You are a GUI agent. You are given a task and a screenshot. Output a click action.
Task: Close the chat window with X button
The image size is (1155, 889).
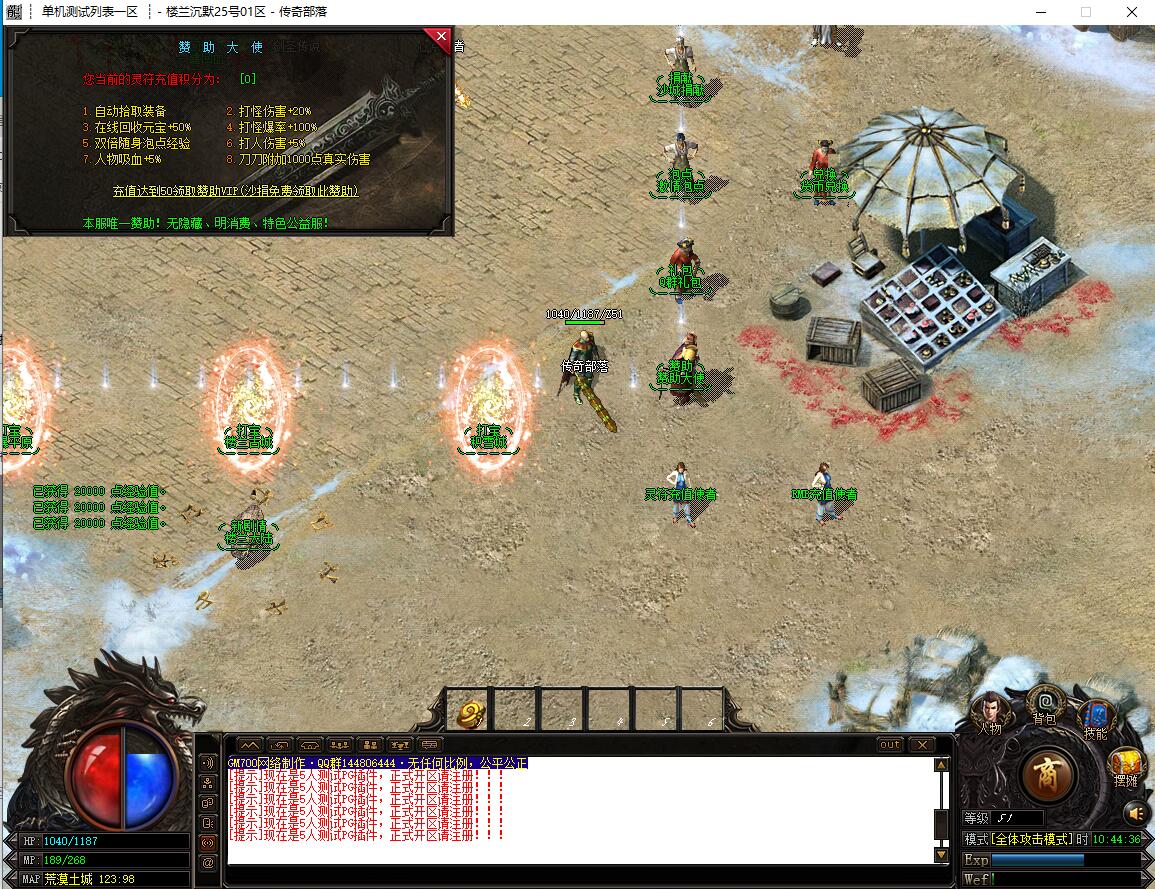921,745
